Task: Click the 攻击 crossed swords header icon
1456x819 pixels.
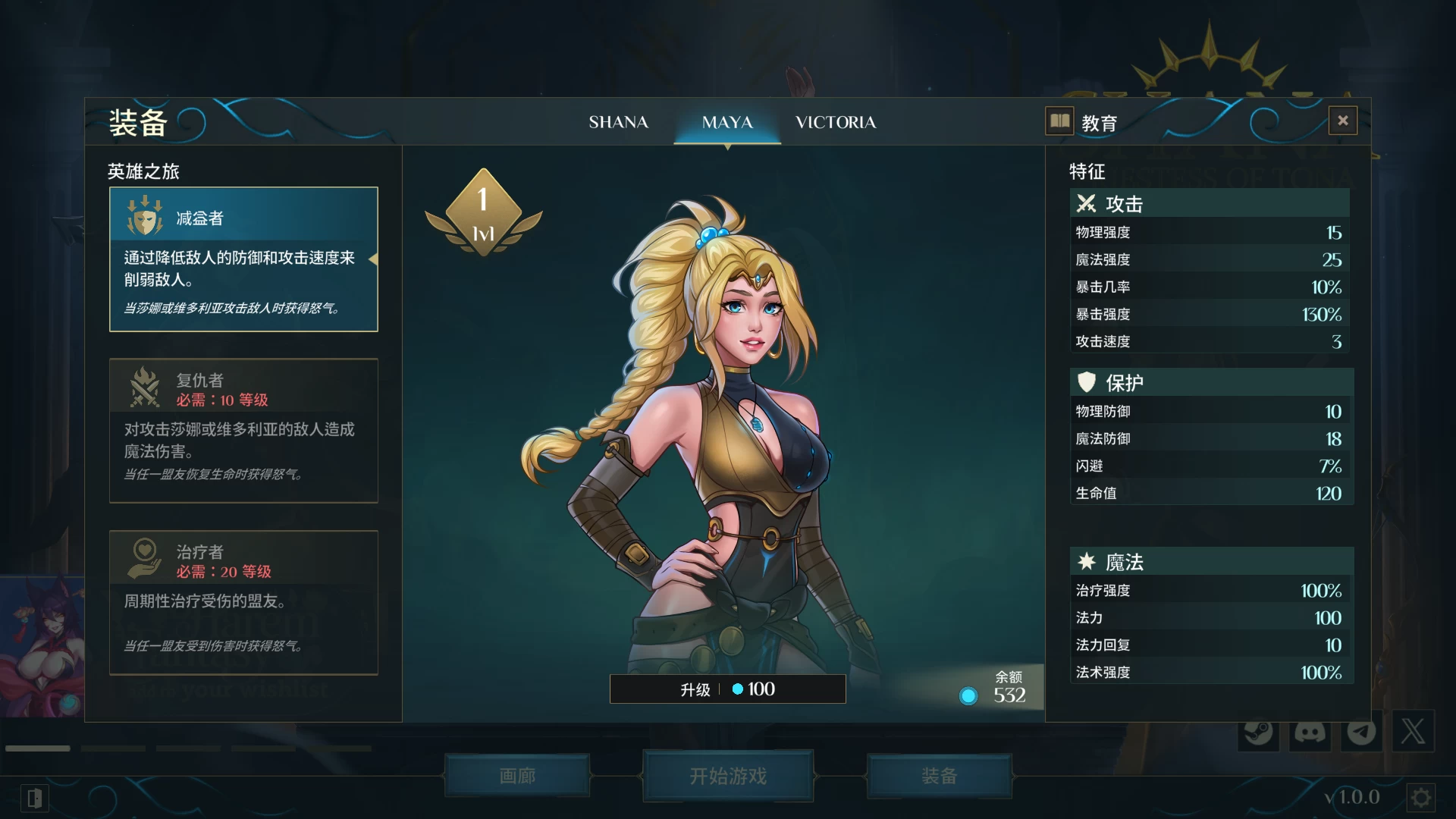Action: click(x=1086, y=203)
